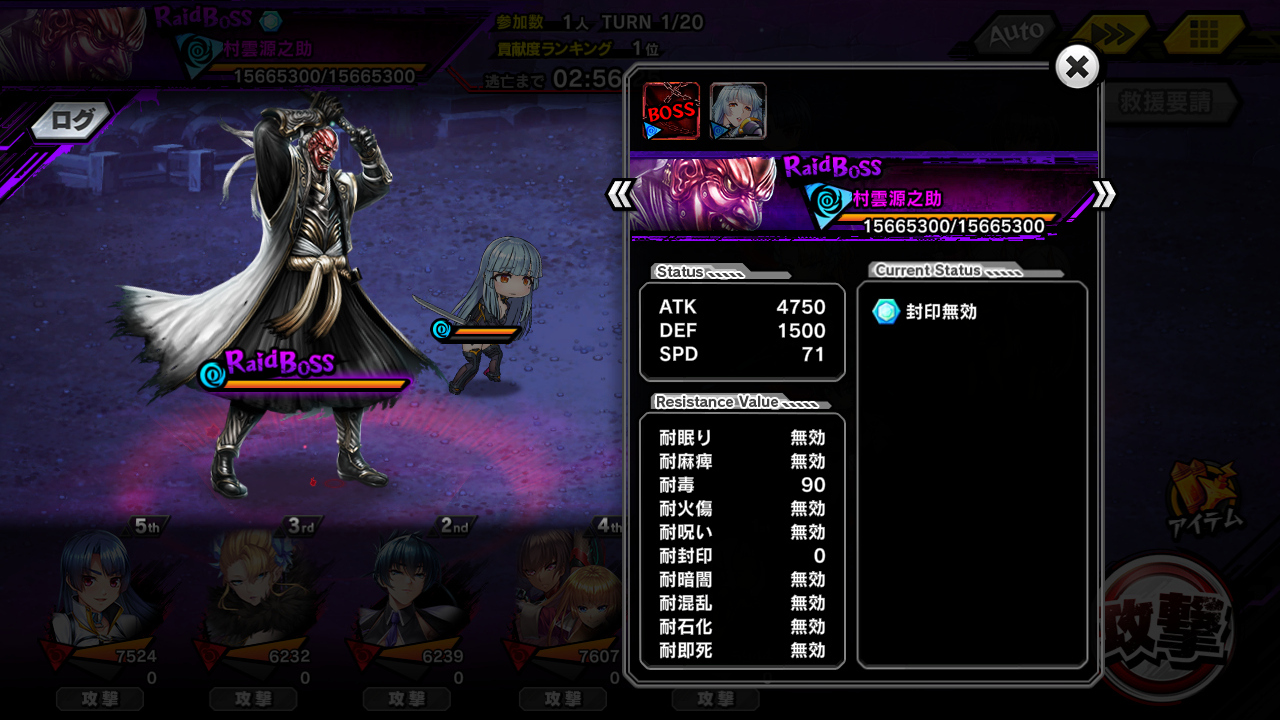Open the battle log (ログ)
The width and height of the screenshot is (1280, 720).
tap(72, 122)
